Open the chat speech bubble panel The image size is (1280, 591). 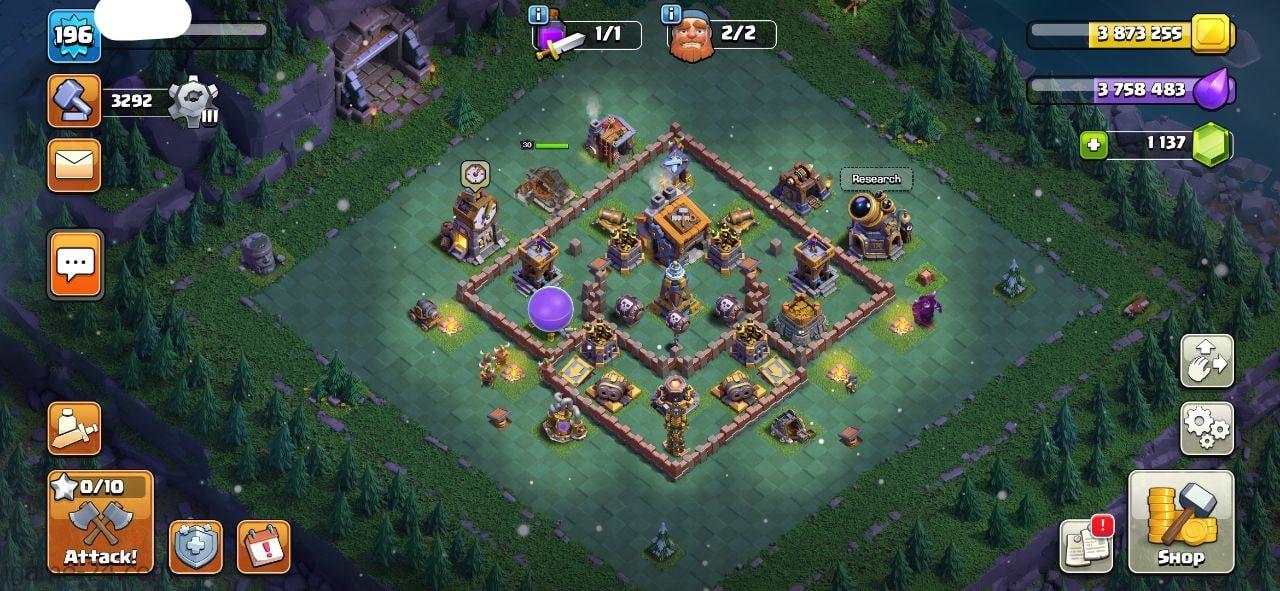tap(75, 264)
